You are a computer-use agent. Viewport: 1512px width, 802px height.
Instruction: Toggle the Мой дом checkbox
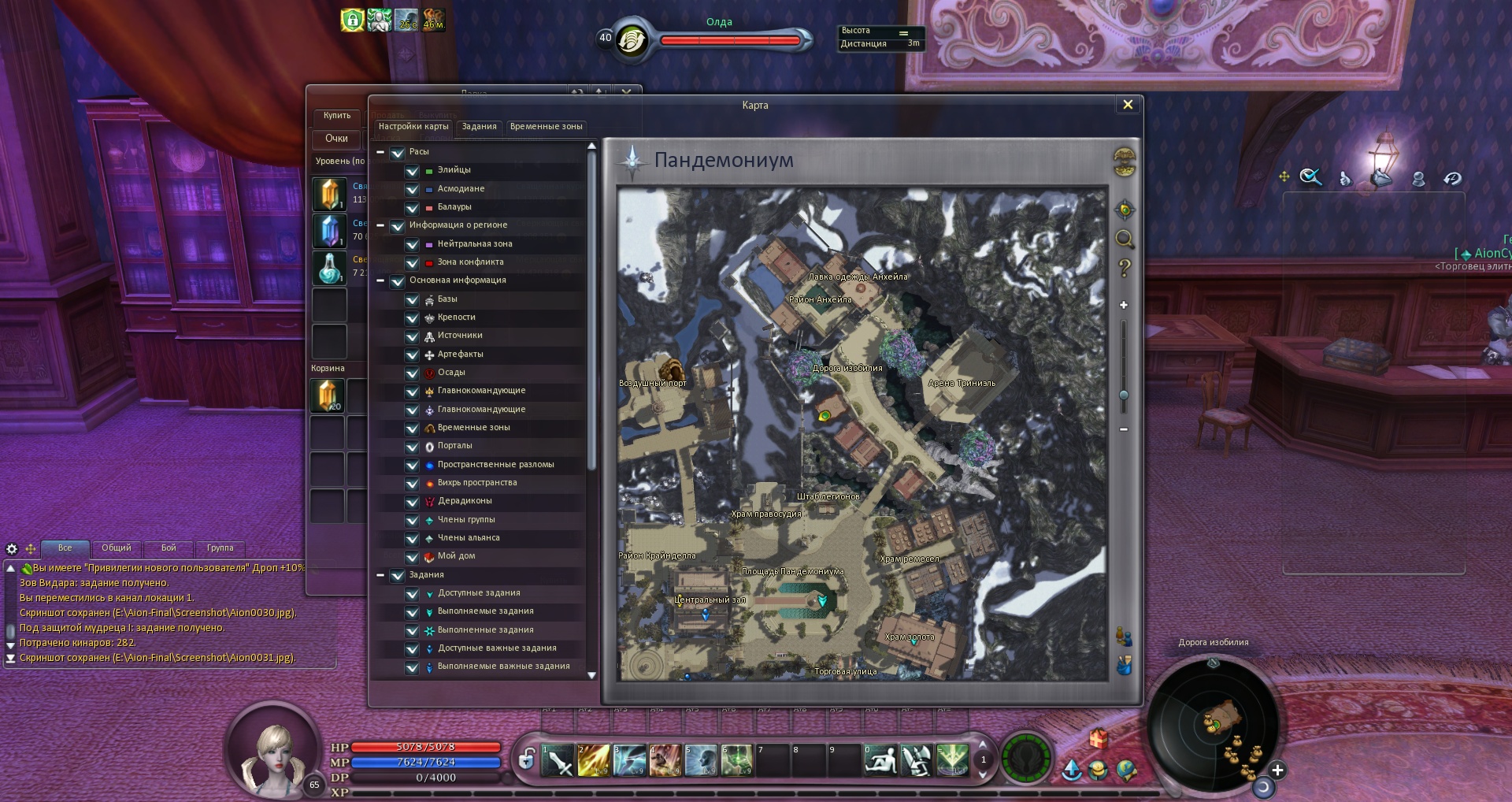412,557
